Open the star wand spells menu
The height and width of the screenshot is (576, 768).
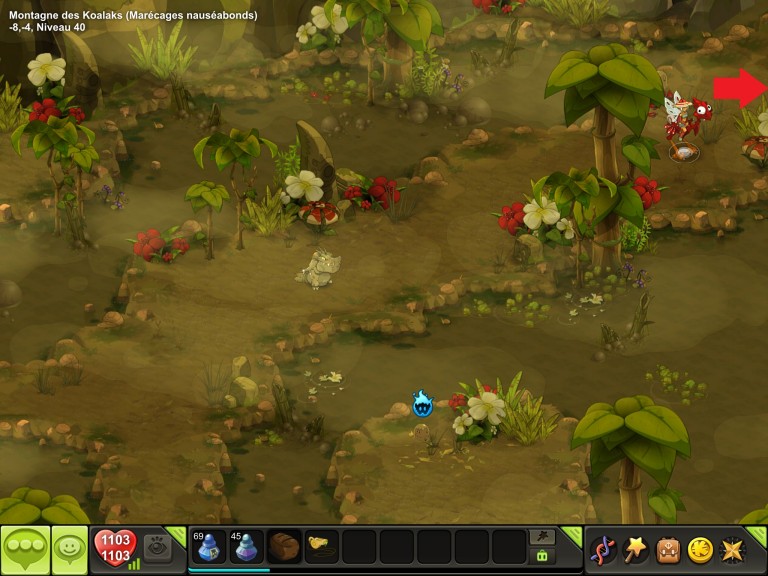635,549
